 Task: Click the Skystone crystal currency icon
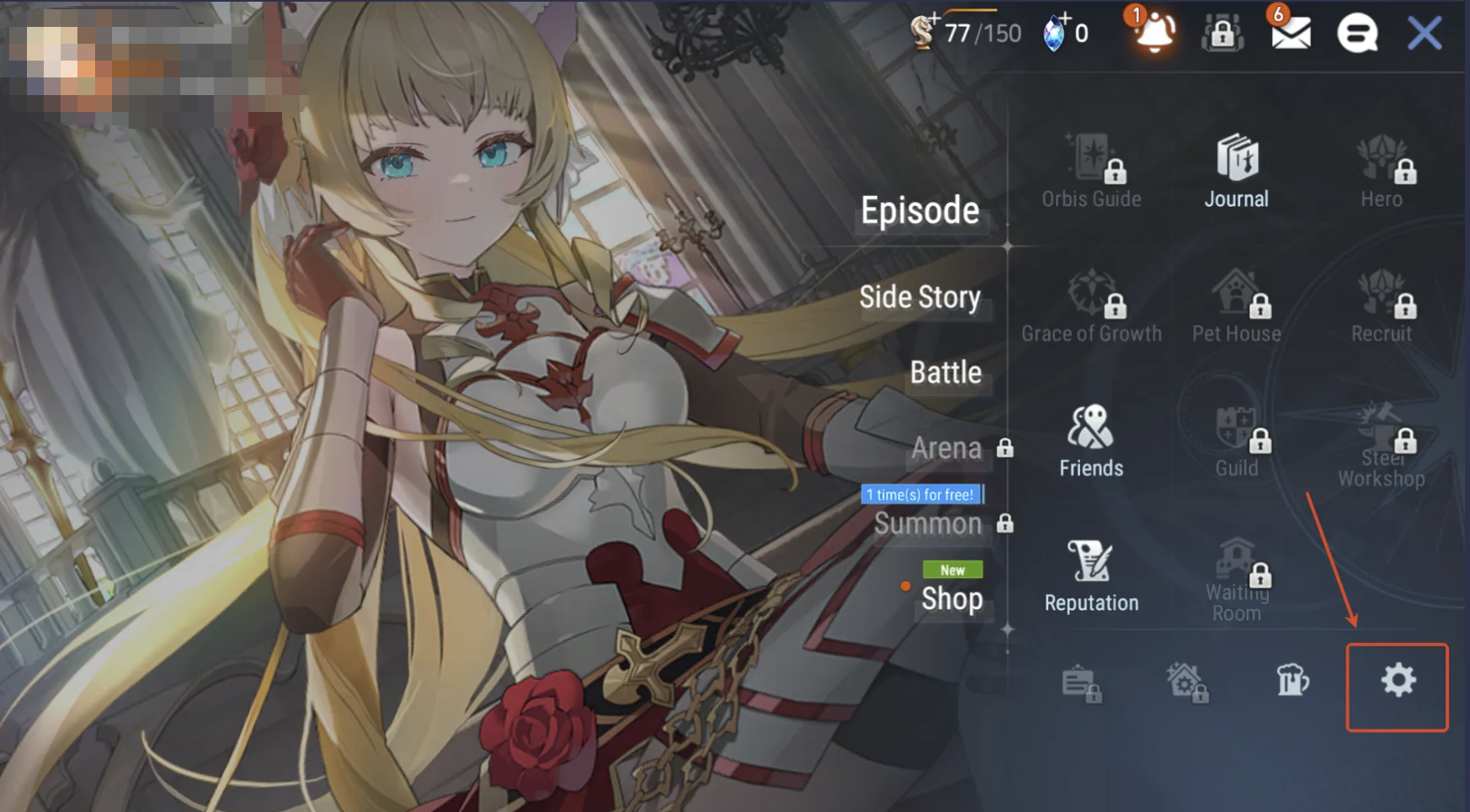(1055, 34)
